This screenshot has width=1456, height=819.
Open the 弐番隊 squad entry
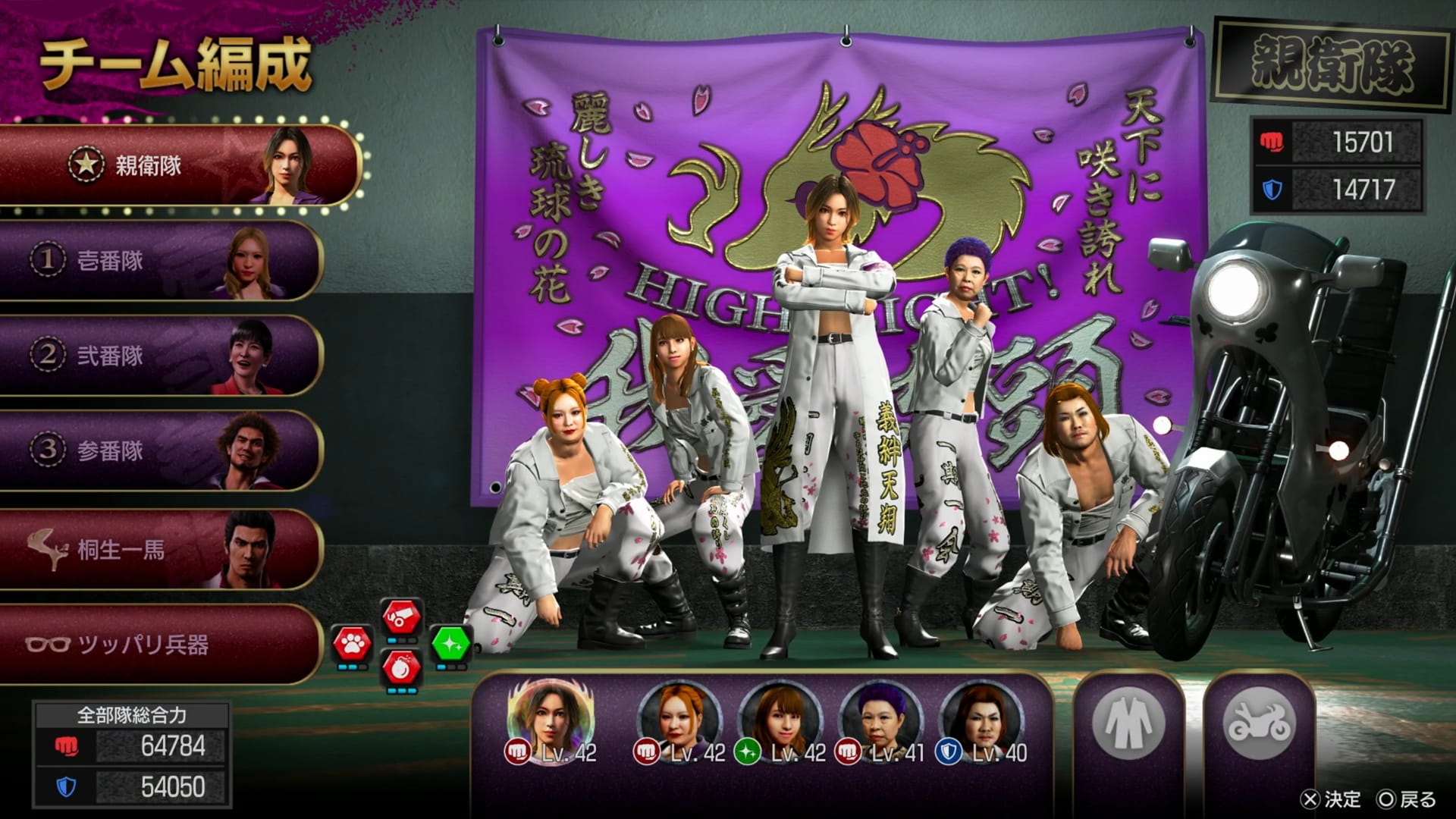tap(159, 356)
